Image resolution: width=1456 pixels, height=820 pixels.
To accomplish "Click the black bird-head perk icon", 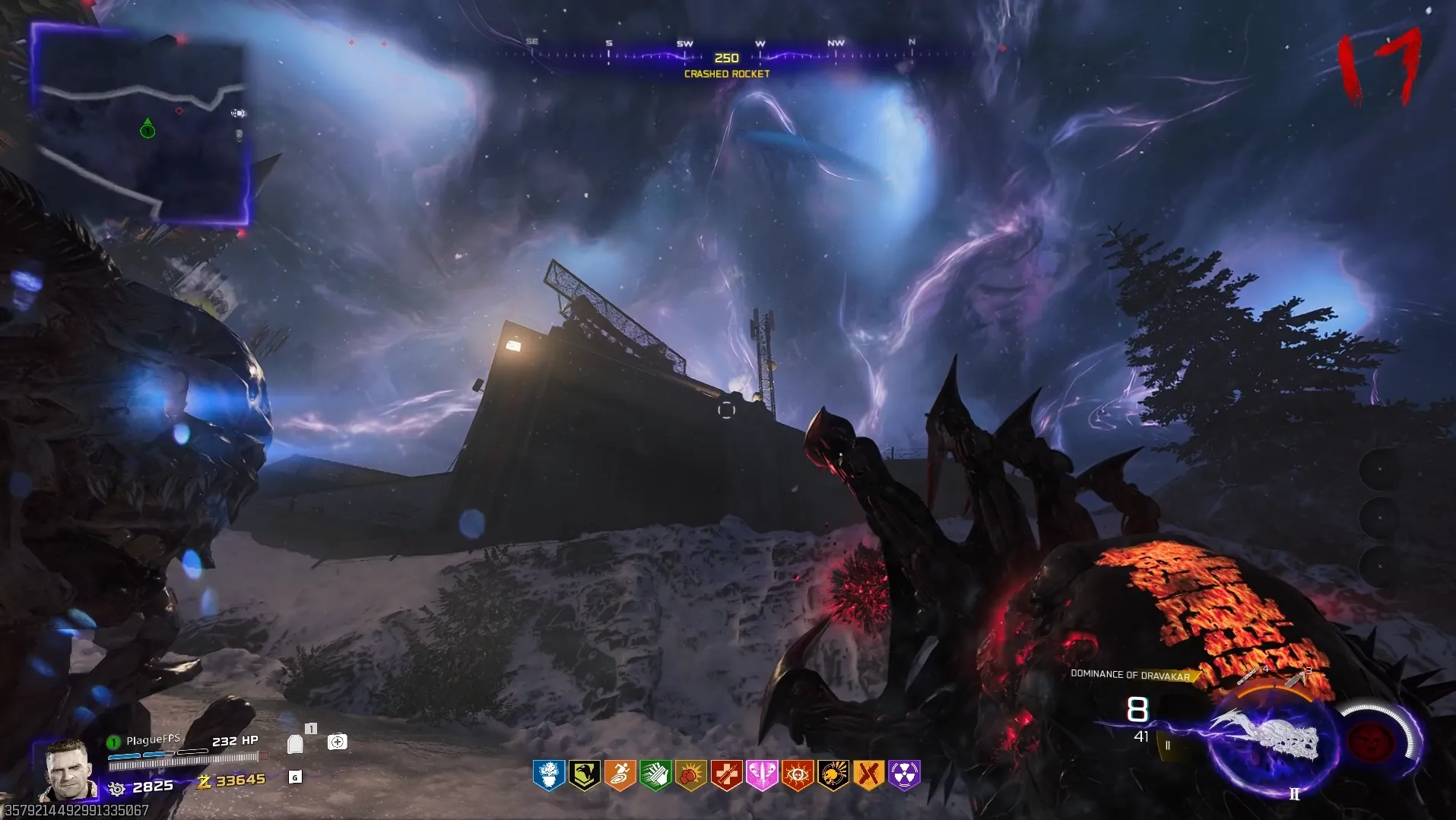I will (584, 775).
